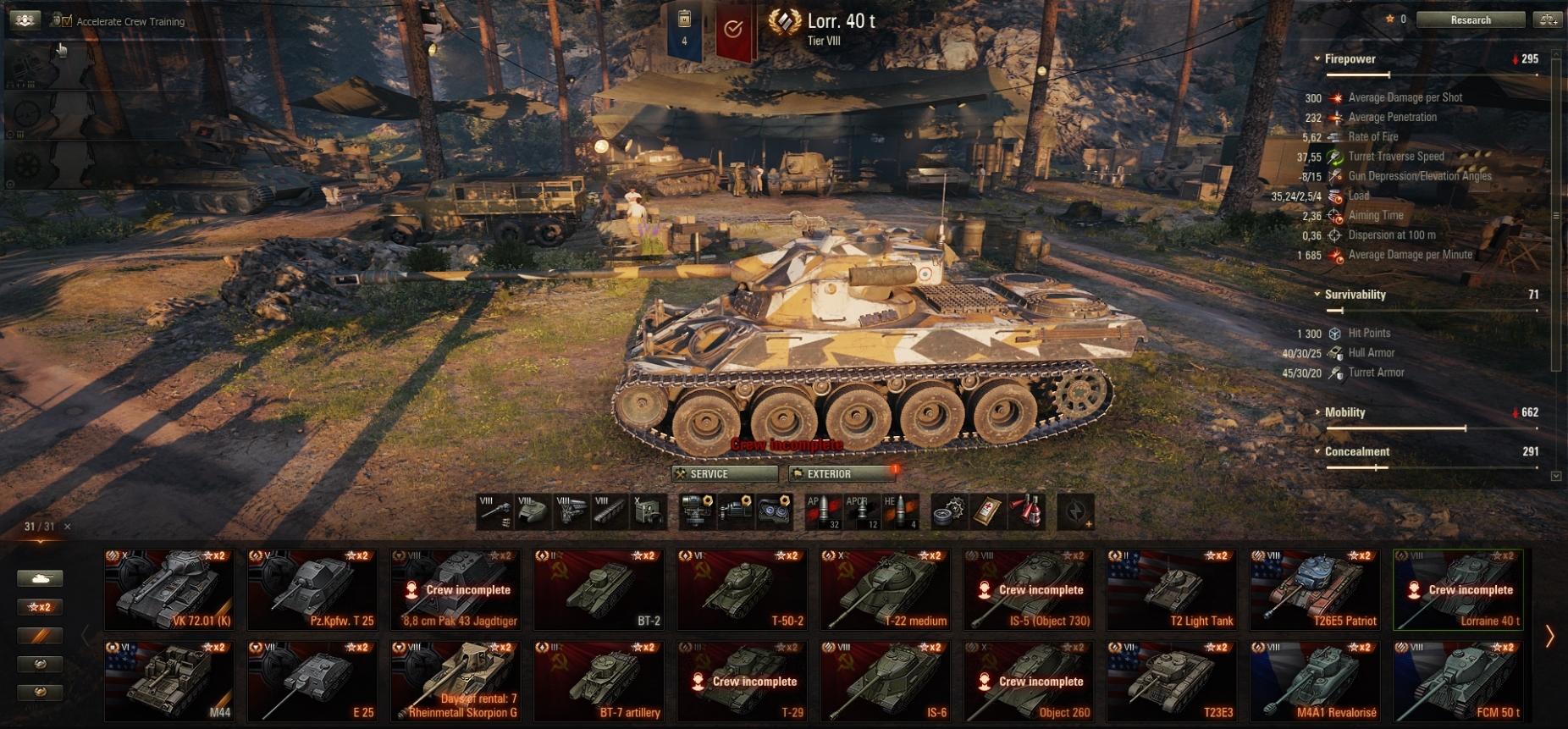Show next tanks with carousel right arrow
This screenshot has height=729, width=1568.
[x=1549, y=636]
